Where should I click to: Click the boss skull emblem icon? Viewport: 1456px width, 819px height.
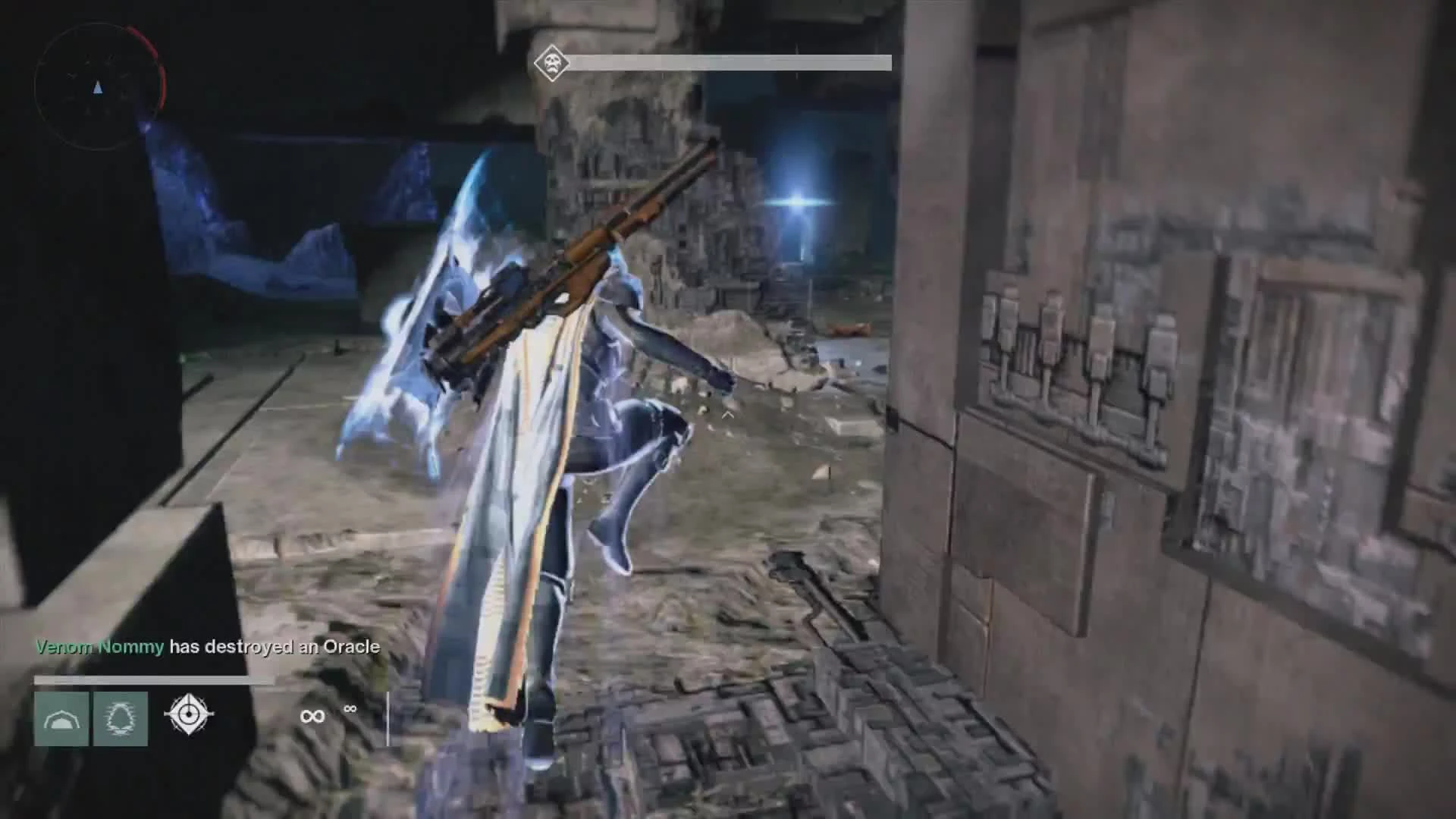(551, 63)
